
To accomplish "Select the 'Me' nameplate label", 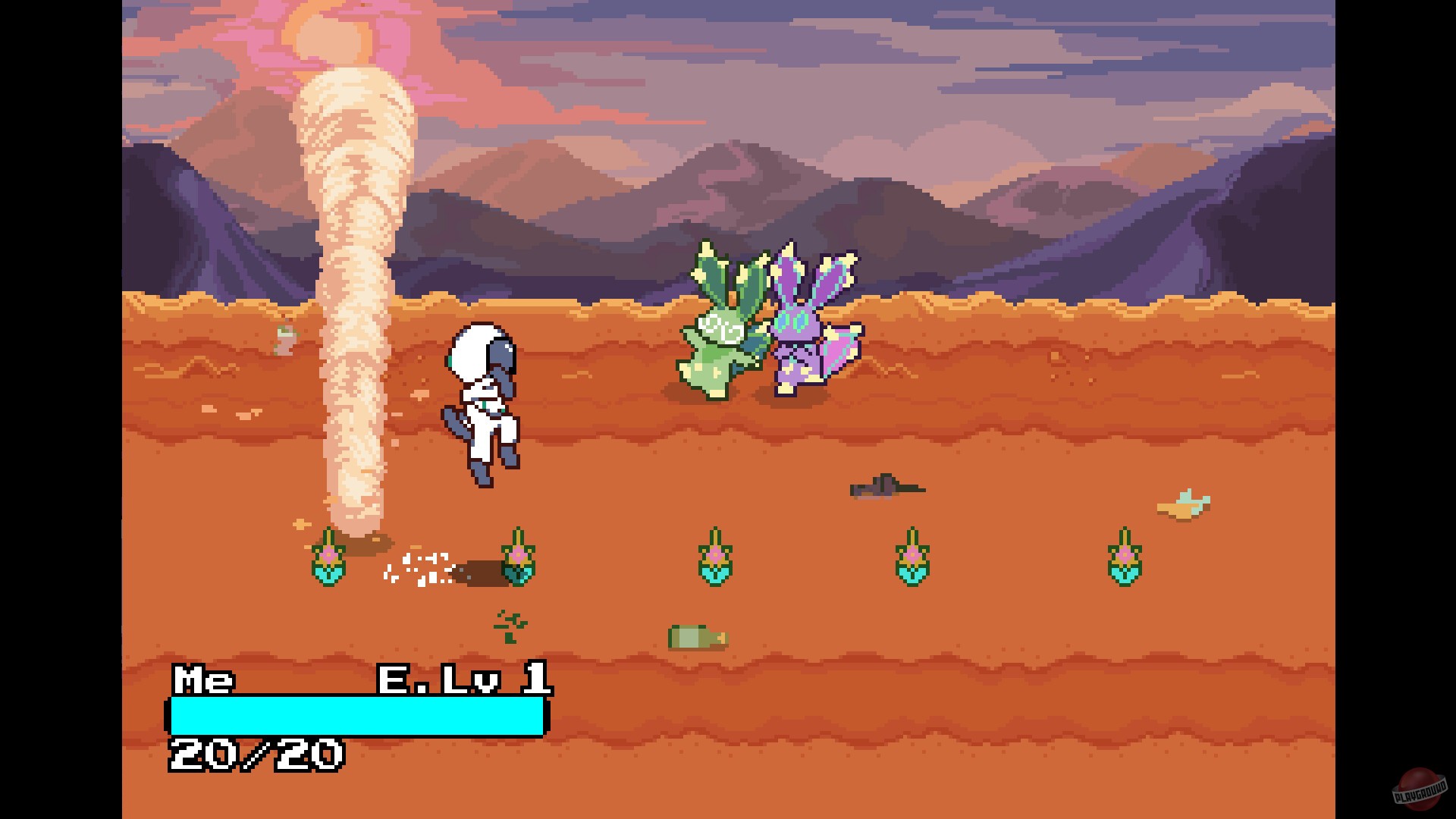I will pos(203,681).
